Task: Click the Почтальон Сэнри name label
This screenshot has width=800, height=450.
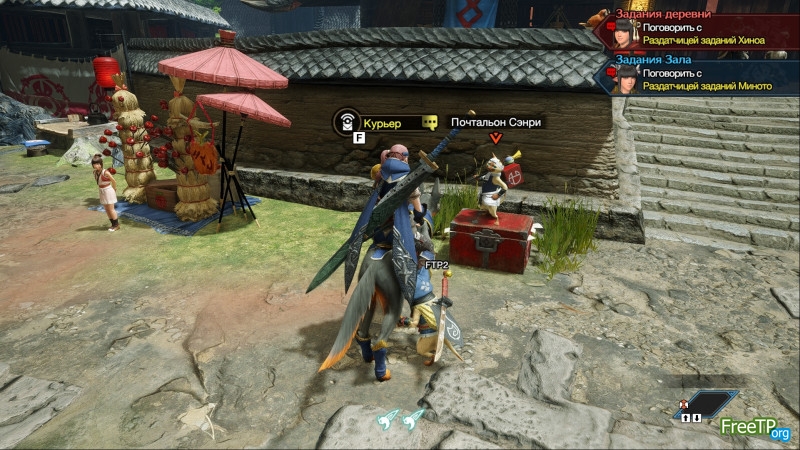Action: pyautogui.click(x=497, y=121)
